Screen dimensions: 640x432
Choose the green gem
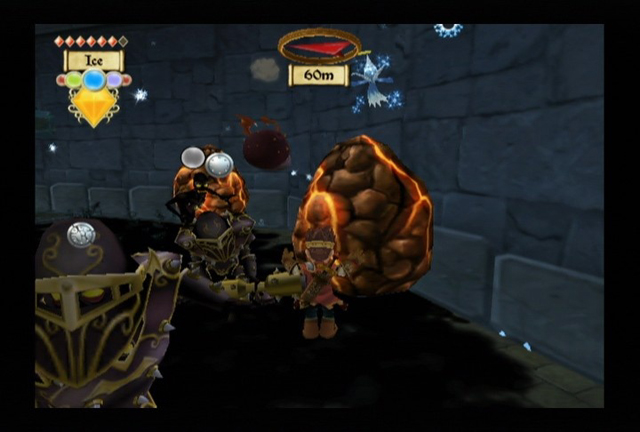(x=72, y=80)
